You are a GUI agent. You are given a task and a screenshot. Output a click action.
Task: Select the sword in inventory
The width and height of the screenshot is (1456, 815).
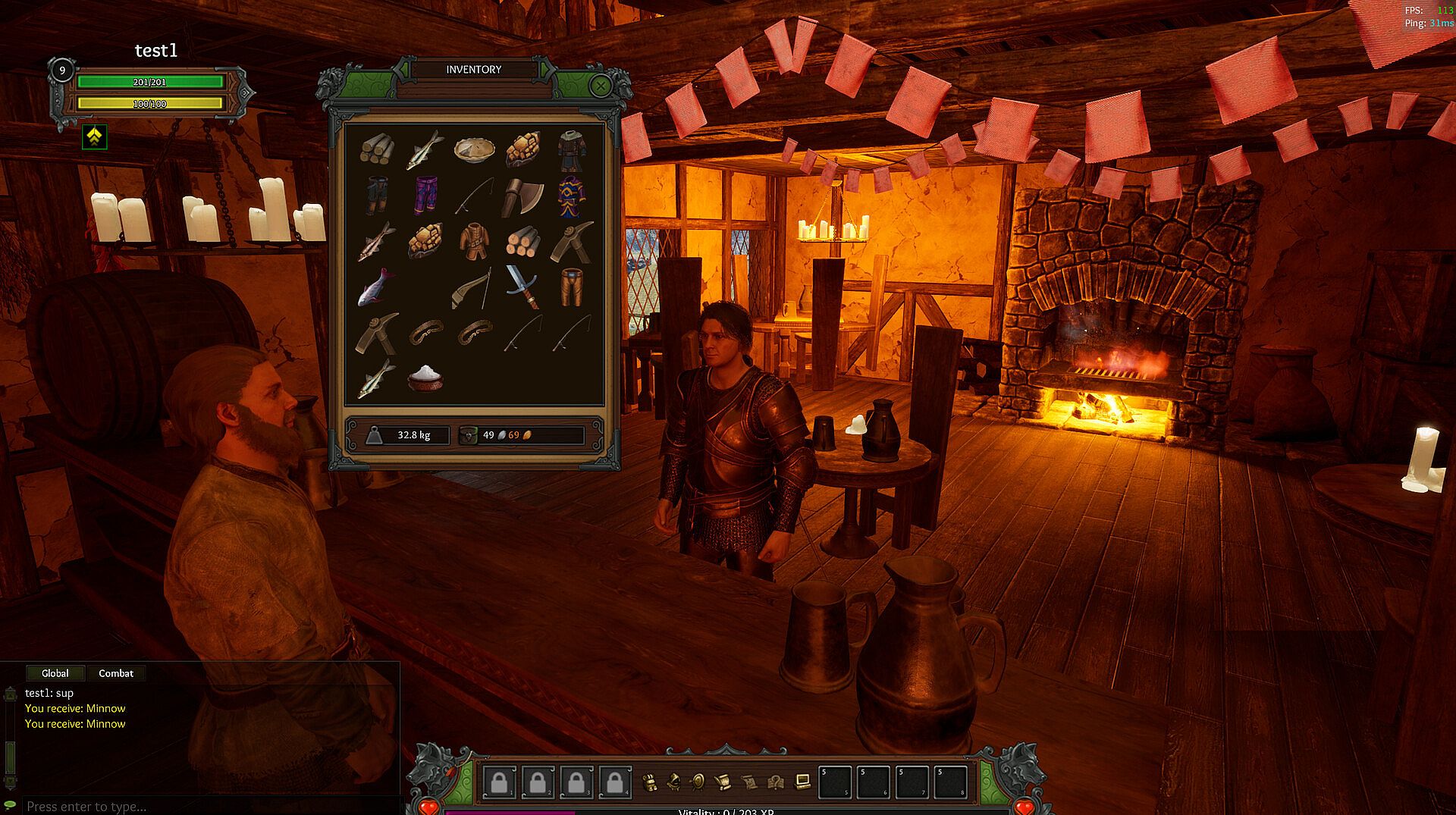pos(523,287)
